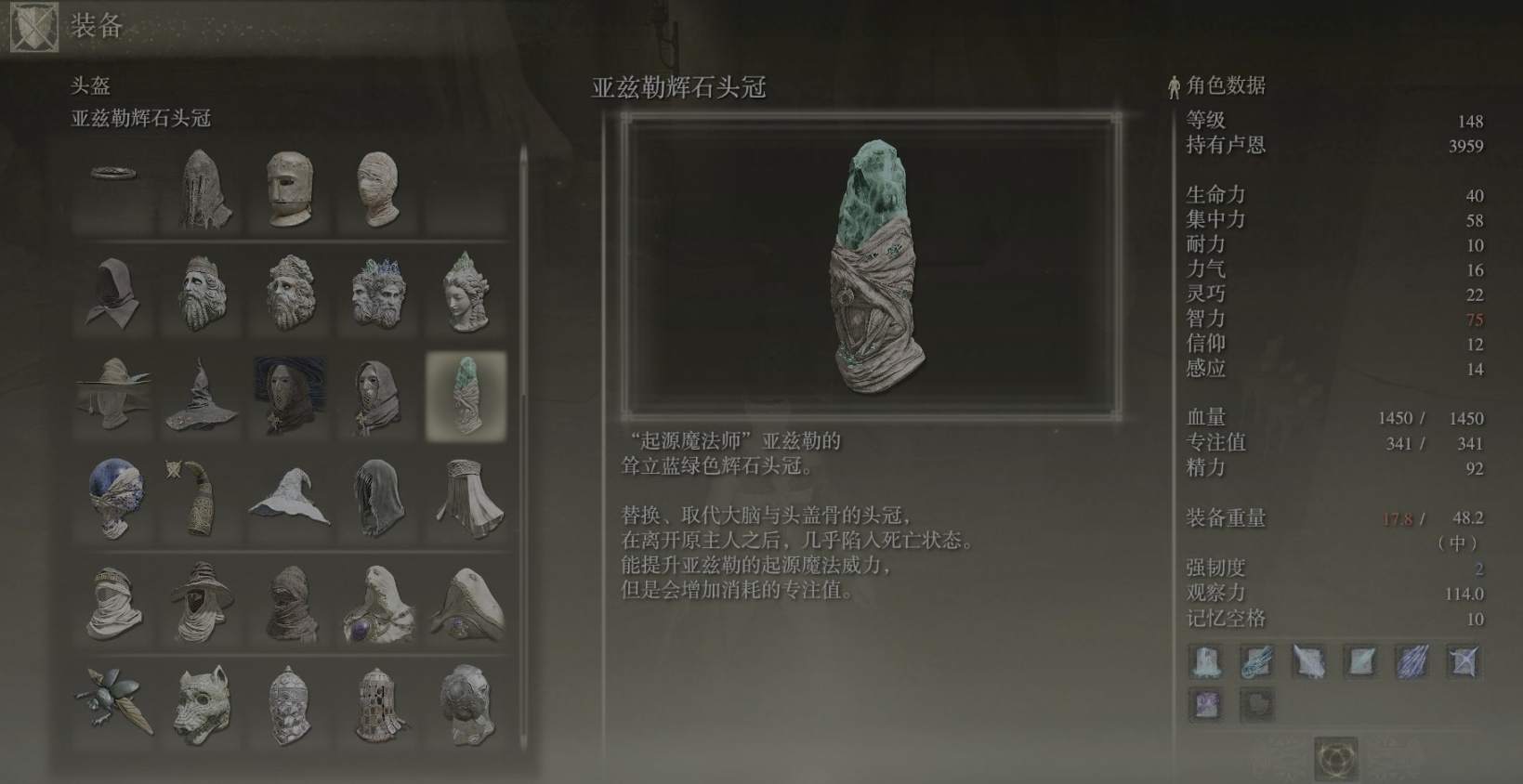Select the equipped Azur's Glintstone Crown
Screen dimensions: 1523x784
(467, 394)
